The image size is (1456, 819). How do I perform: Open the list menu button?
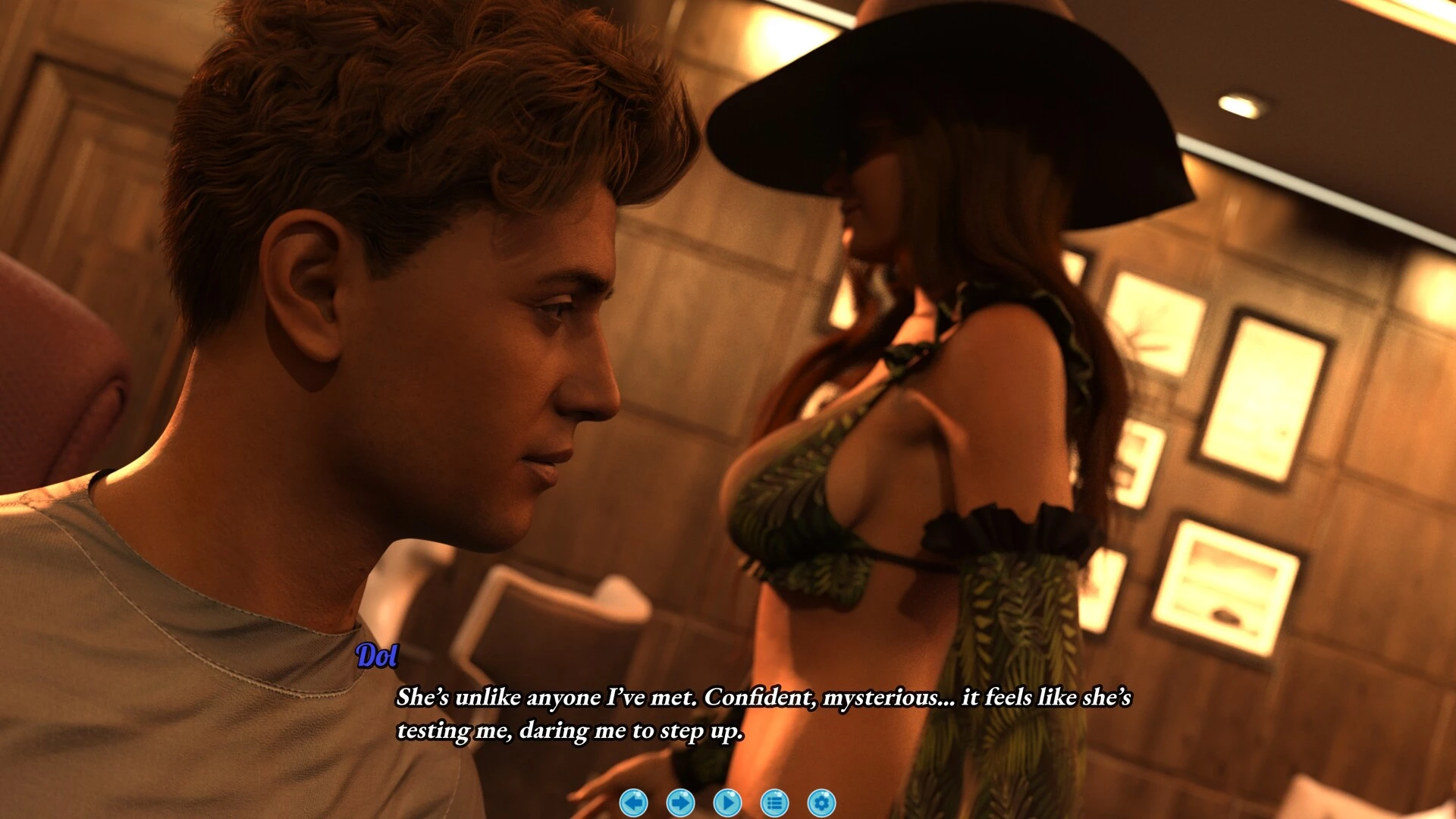774,802
